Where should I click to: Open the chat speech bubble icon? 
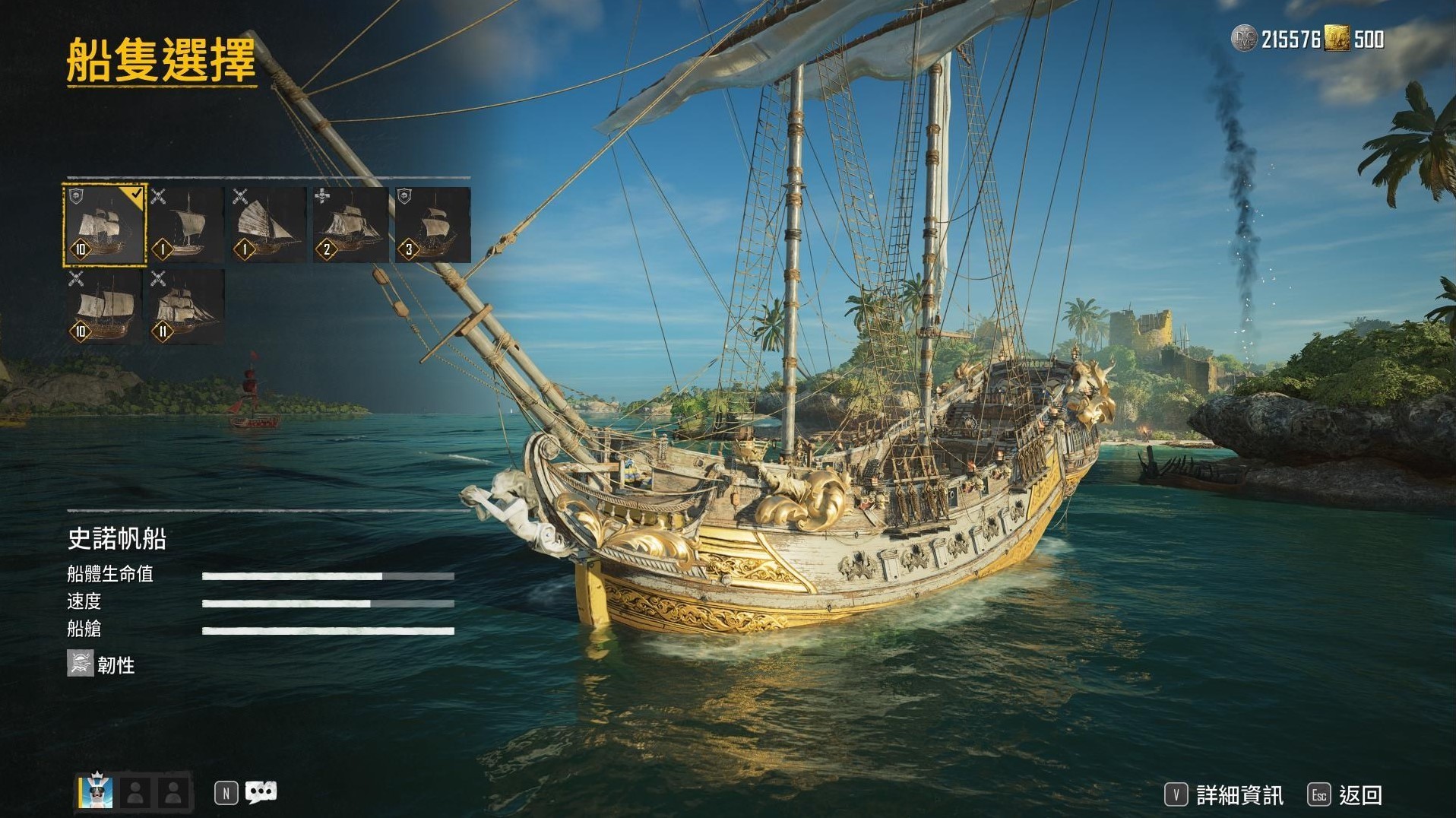click(x=261, y=792)
